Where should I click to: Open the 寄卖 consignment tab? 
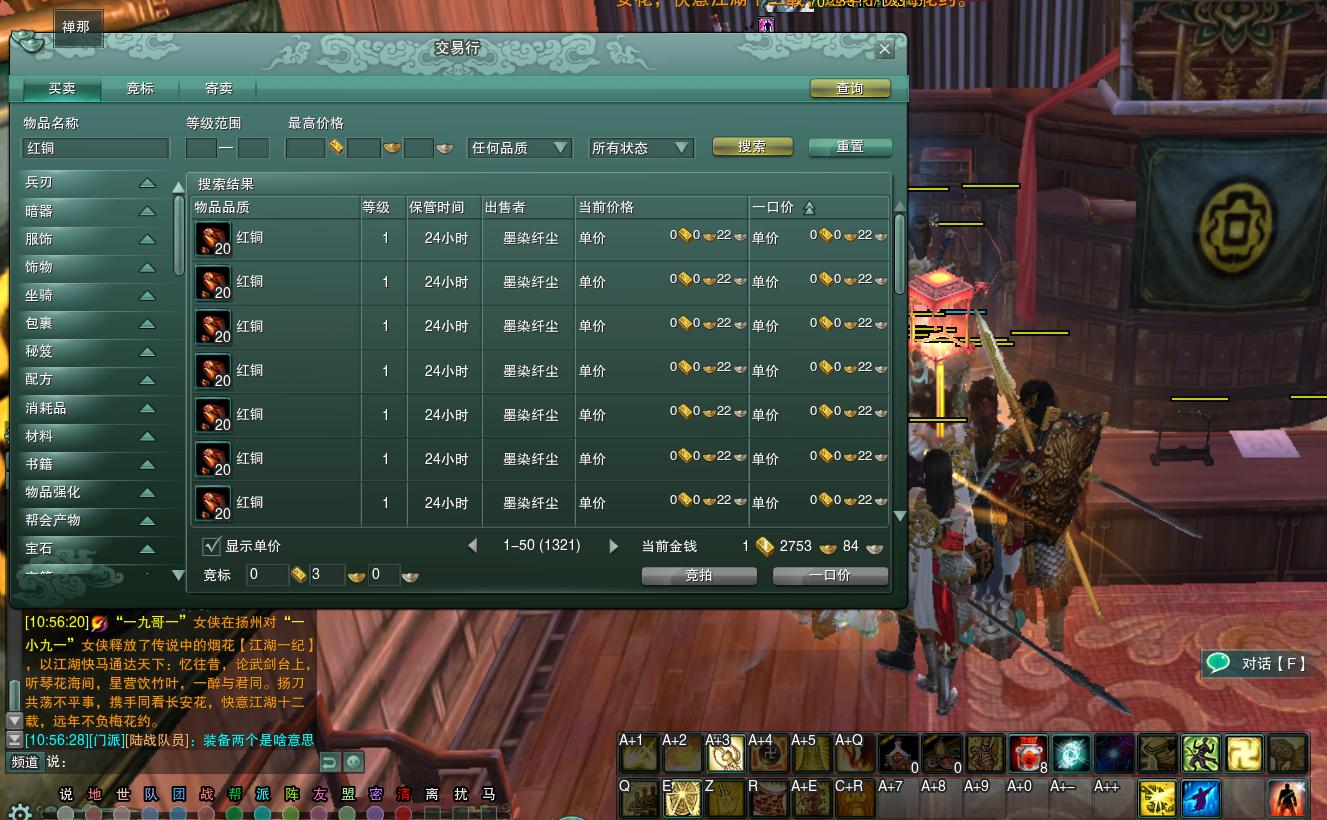coord(219,89)
